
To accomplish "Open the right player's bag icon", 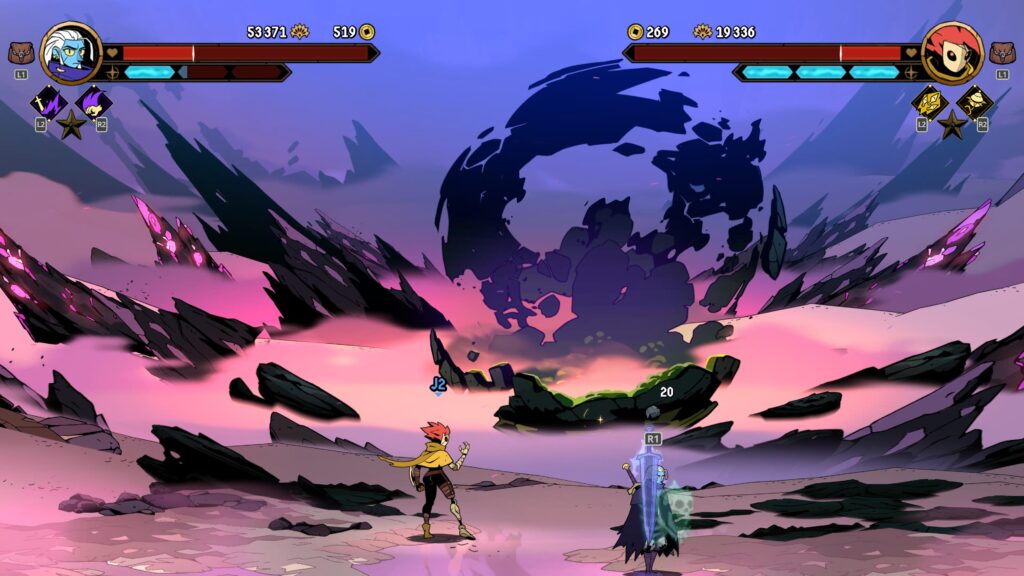I will click(1001, 53).
